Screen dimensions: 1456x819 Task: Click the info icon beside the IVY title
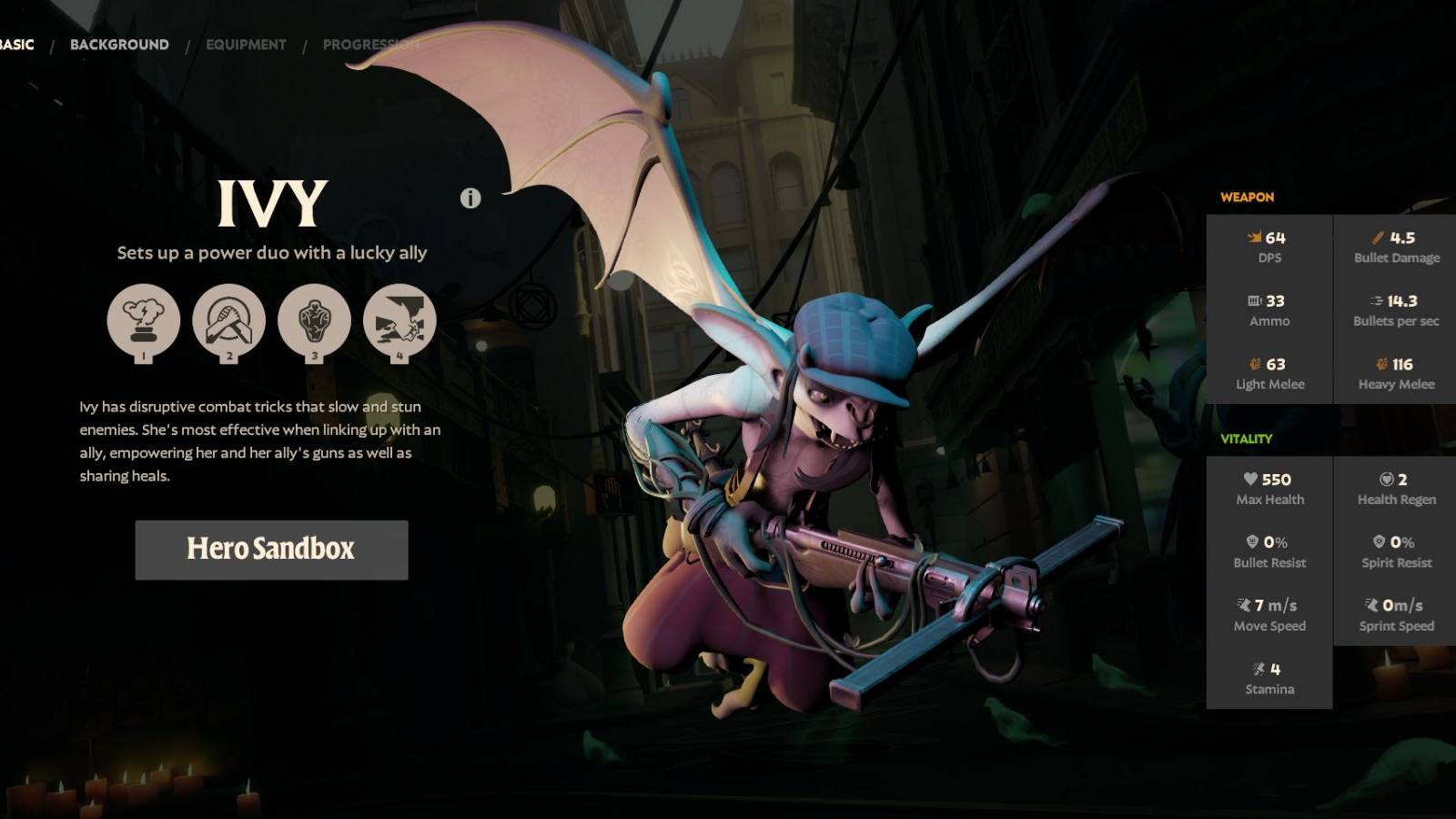470,199
